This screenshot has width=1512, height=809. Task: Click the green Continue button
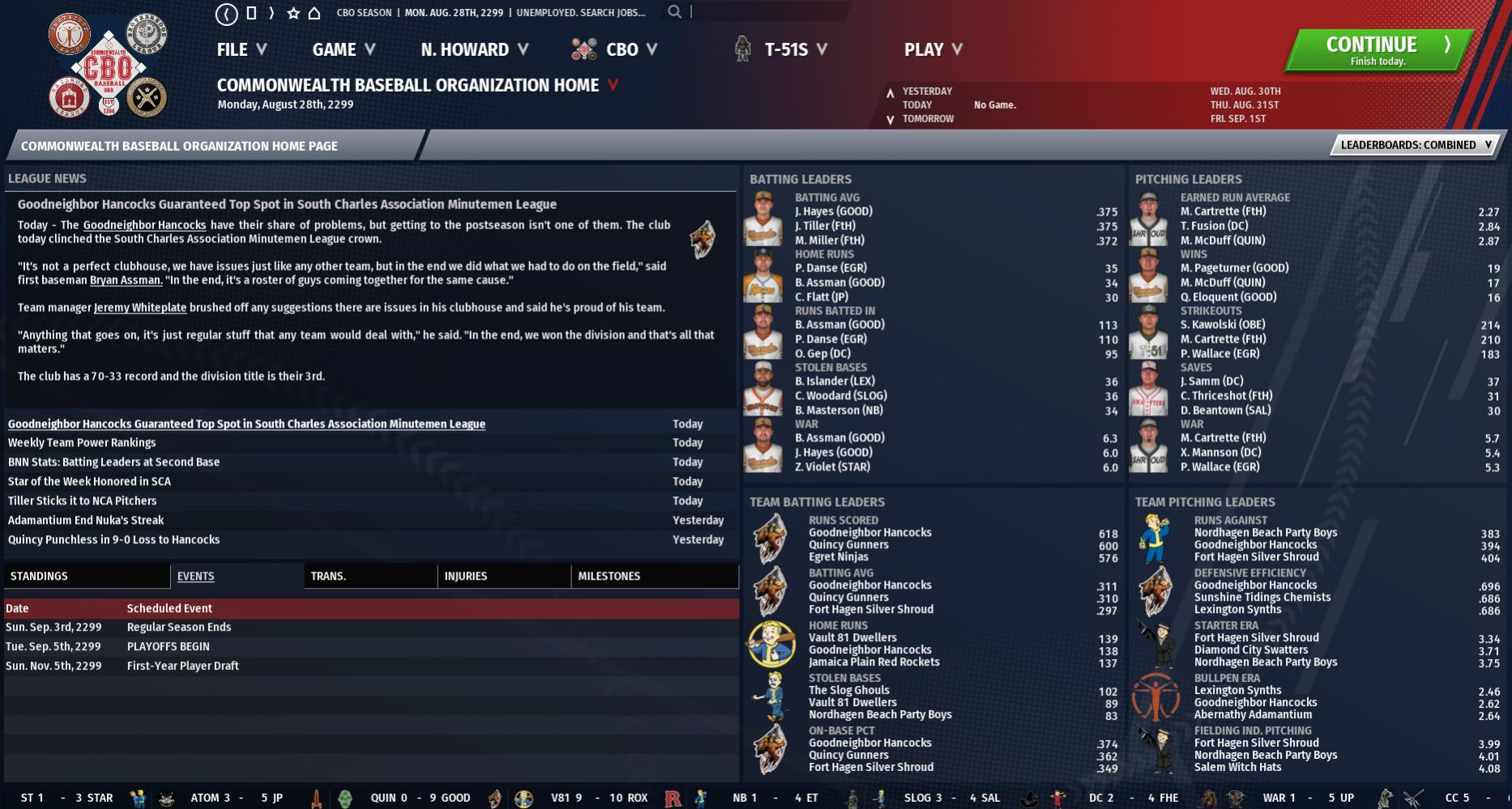click(1377, 50)
